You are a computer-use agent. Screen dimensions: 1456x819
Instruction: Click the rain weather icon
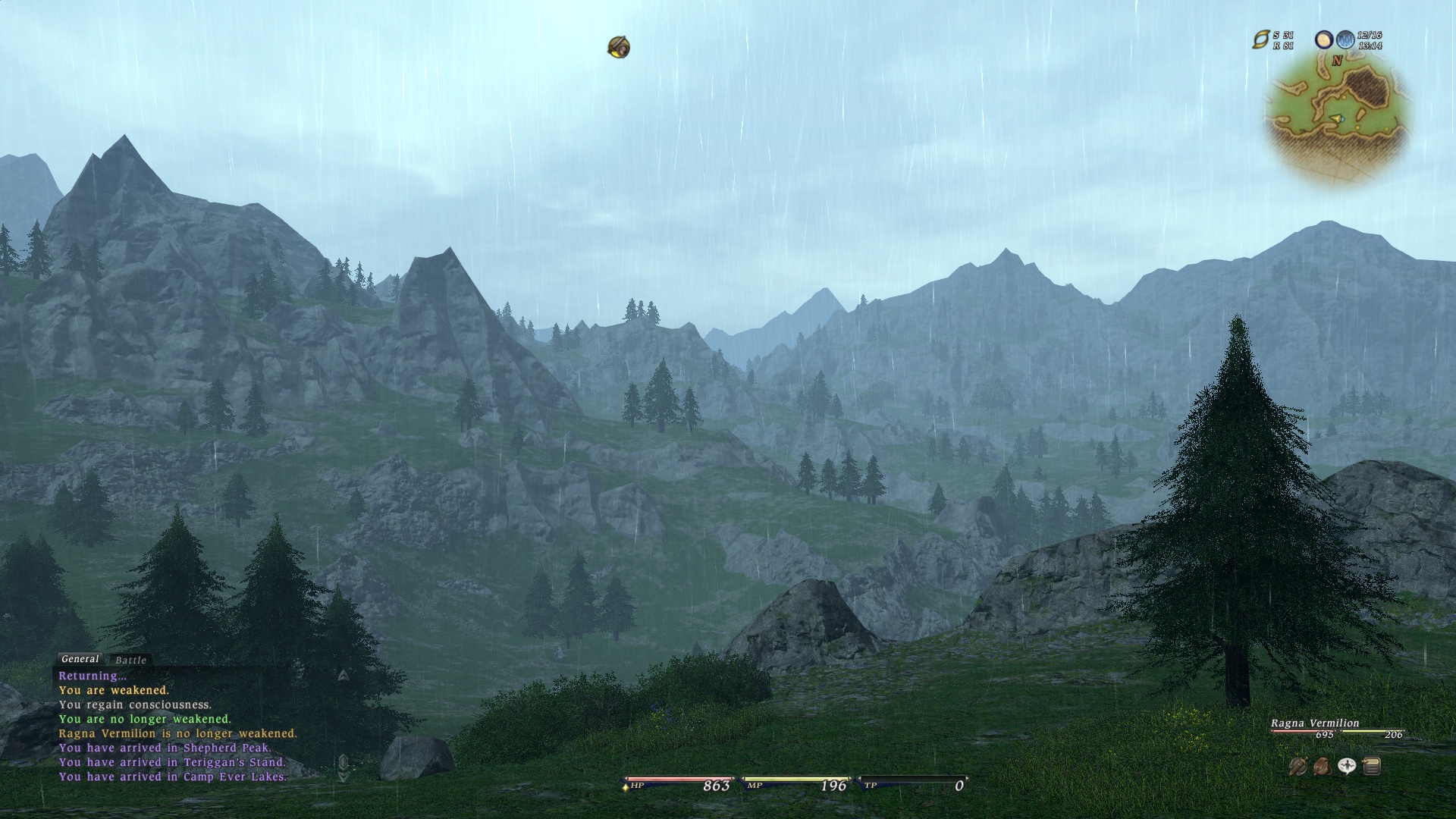1345,40
